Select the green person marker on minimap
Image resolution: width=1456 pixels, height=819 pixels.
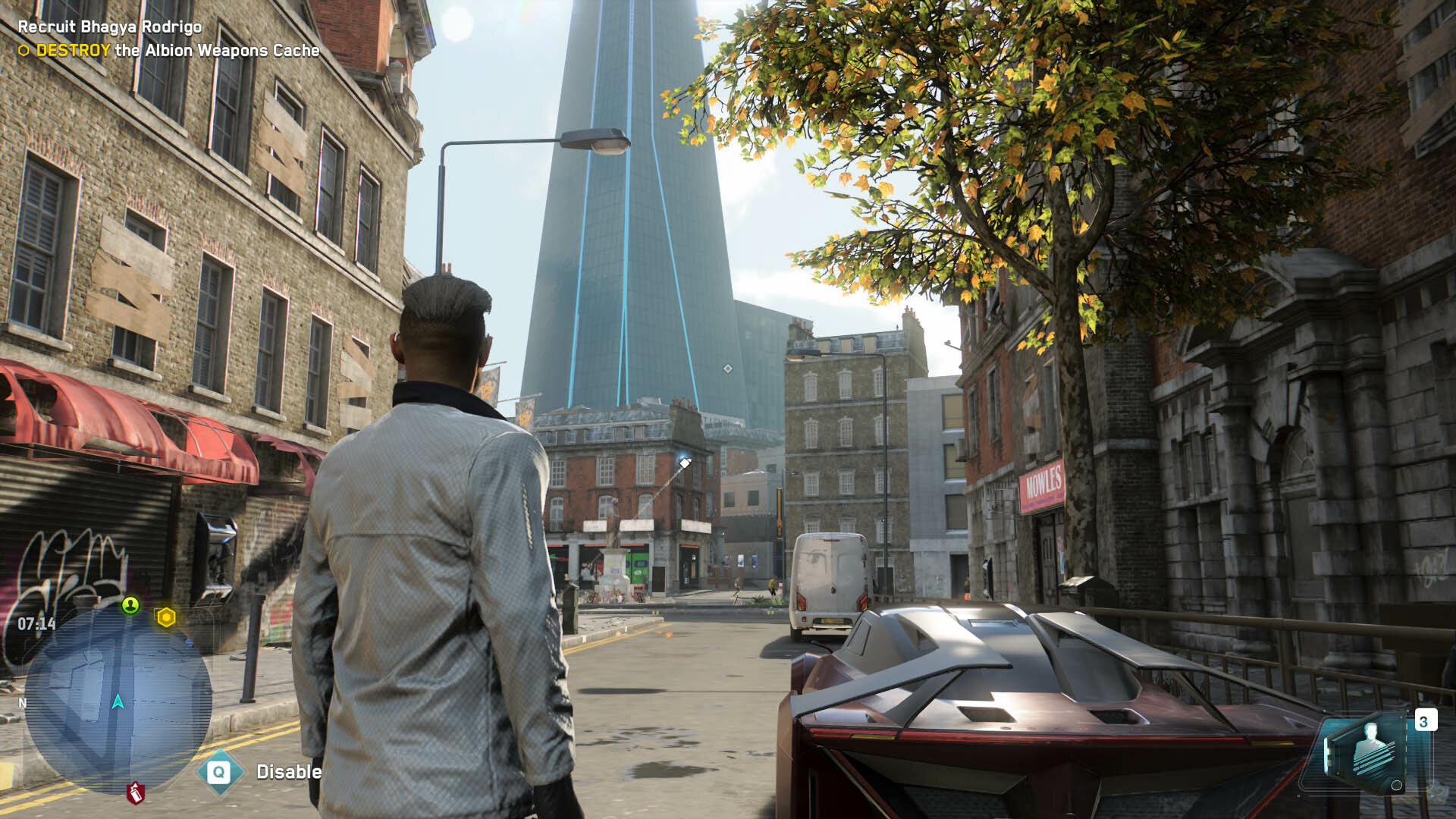pos(130,605)
